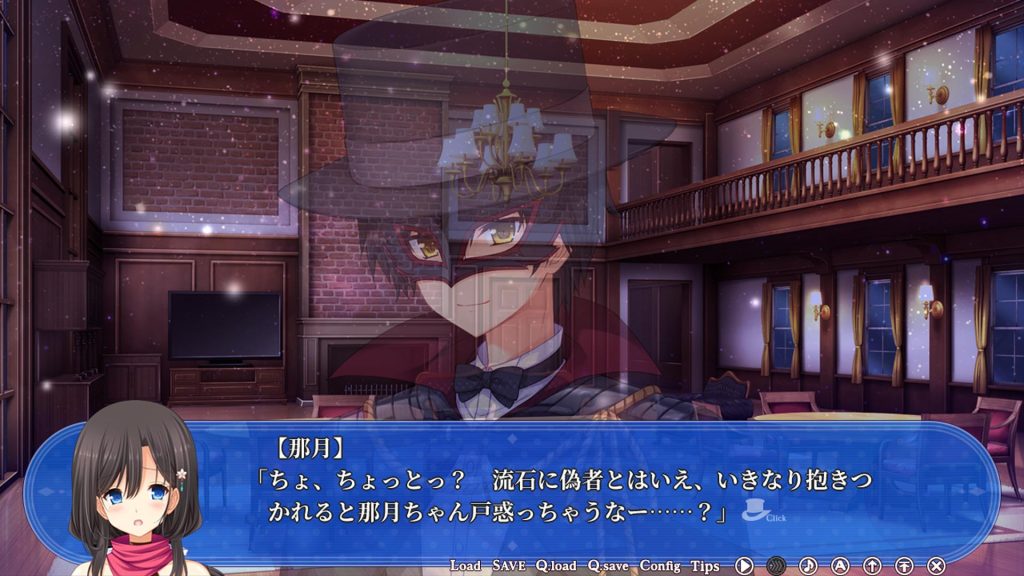
Task: Open the SAVE menu
Action: pyautogui.click(x=509, y=566)
